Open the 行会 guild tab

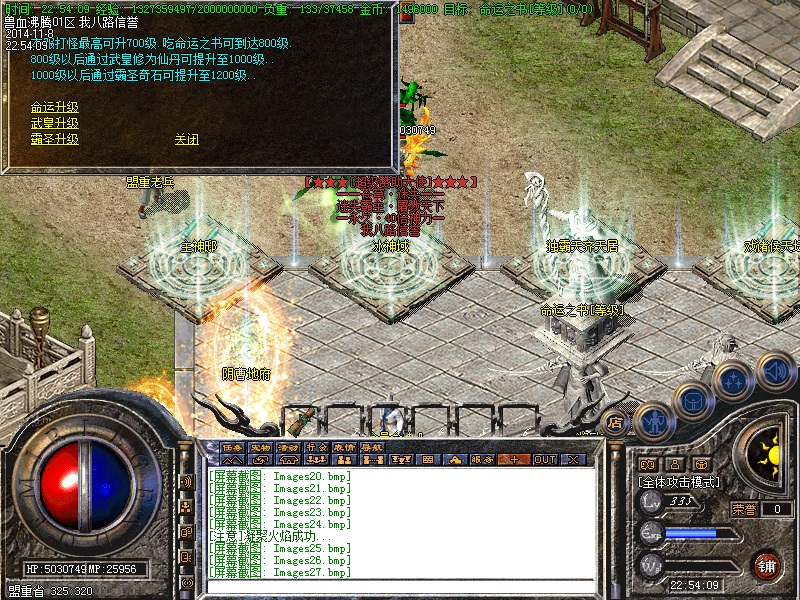click(317, 447)
